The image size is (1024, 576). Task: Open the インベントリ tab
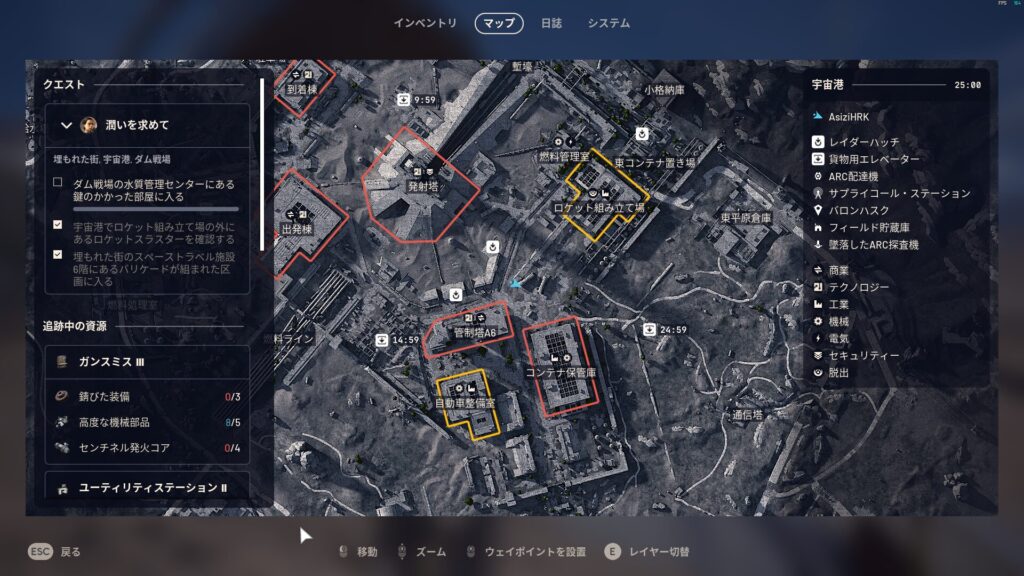point(425,23)
